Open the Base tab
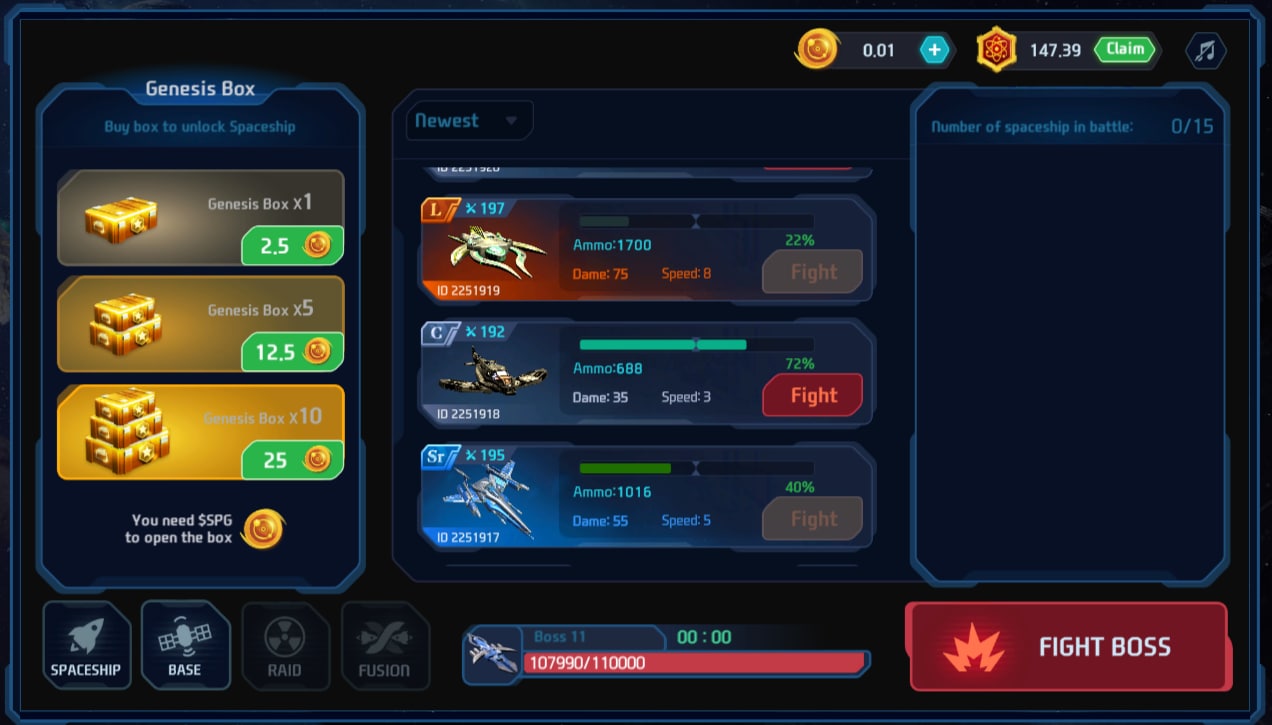Image resolution: width=1272 pixels, height=725 pixels. pos(185,646)
